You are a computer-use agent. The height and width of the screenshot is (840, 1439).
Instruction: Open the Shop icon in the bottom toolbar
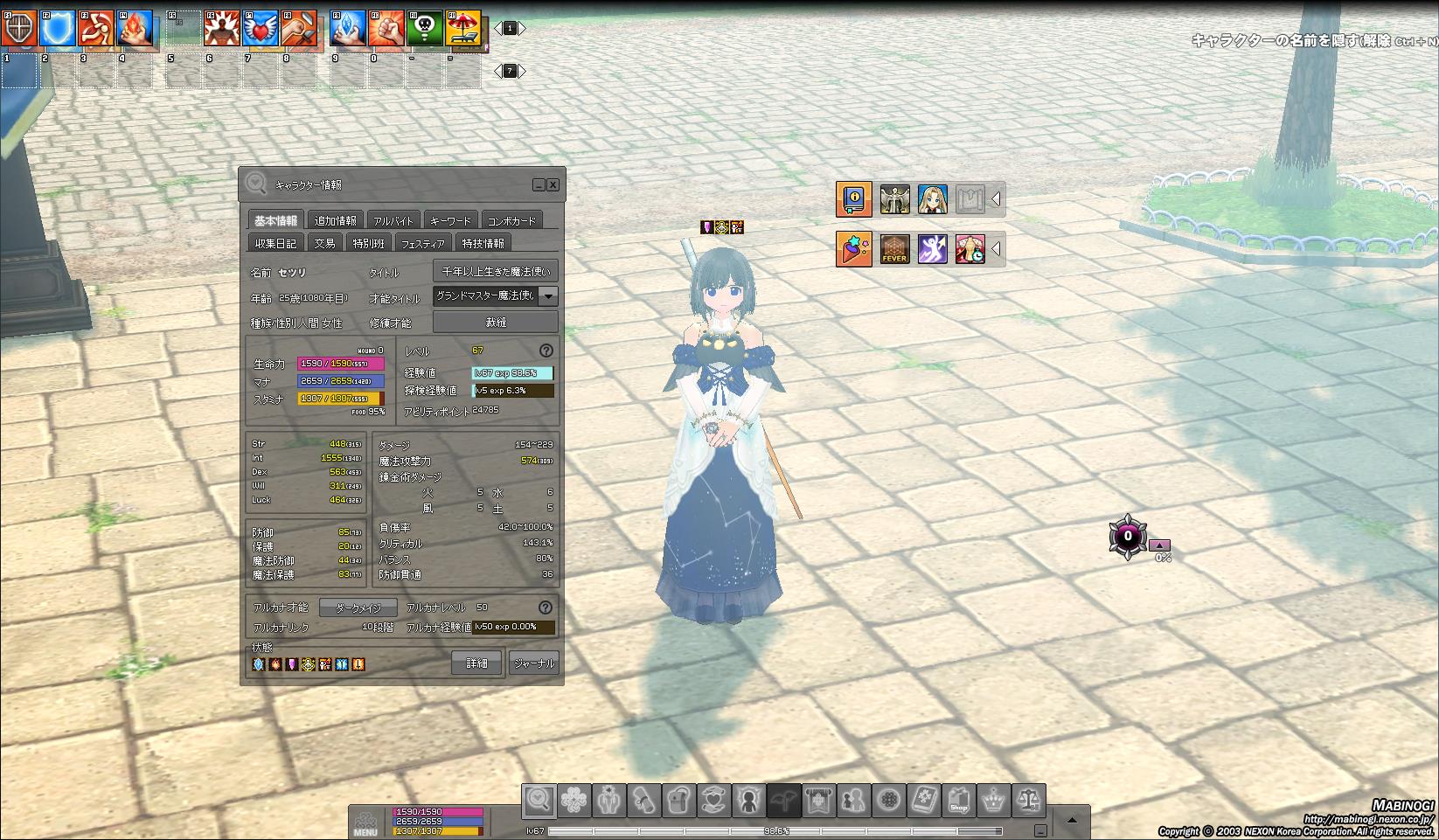(958, 799)
